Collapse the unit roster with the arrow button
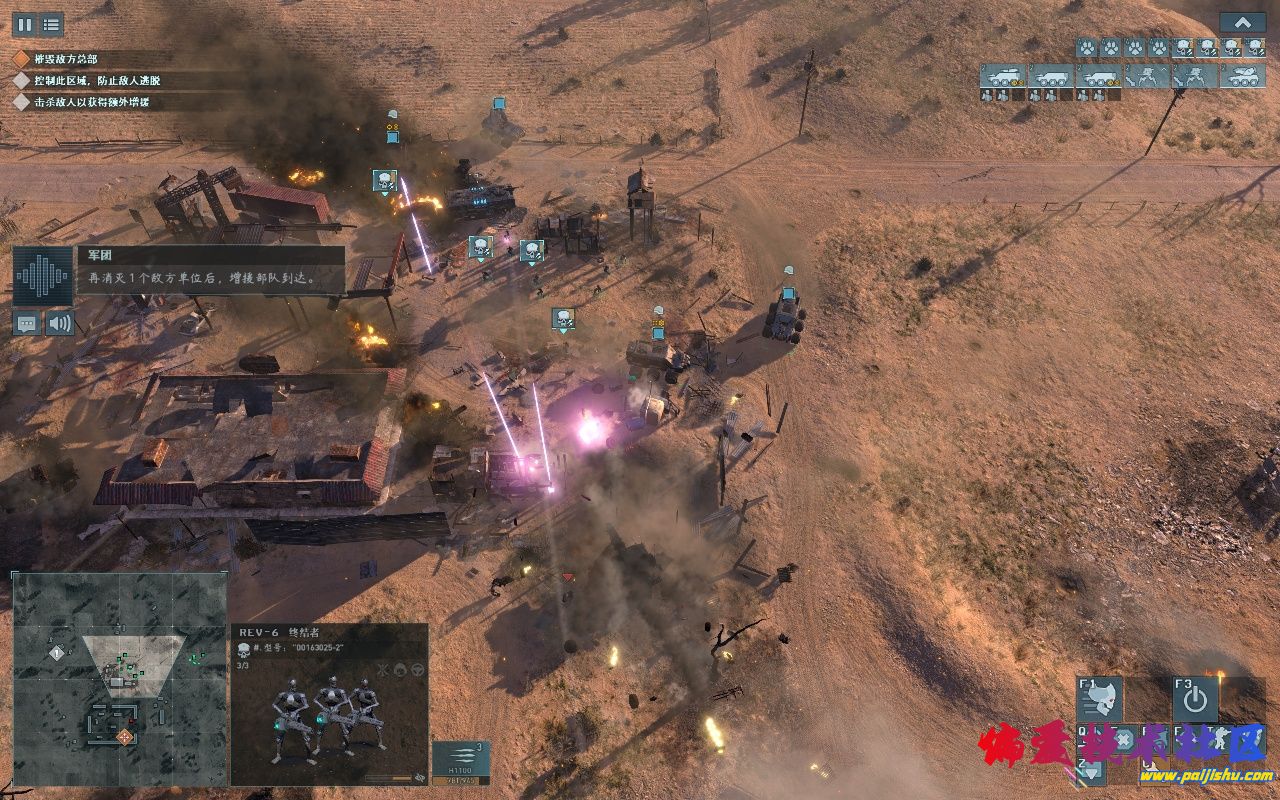This screenshot has width=1280, height=800. (1242, 23)
